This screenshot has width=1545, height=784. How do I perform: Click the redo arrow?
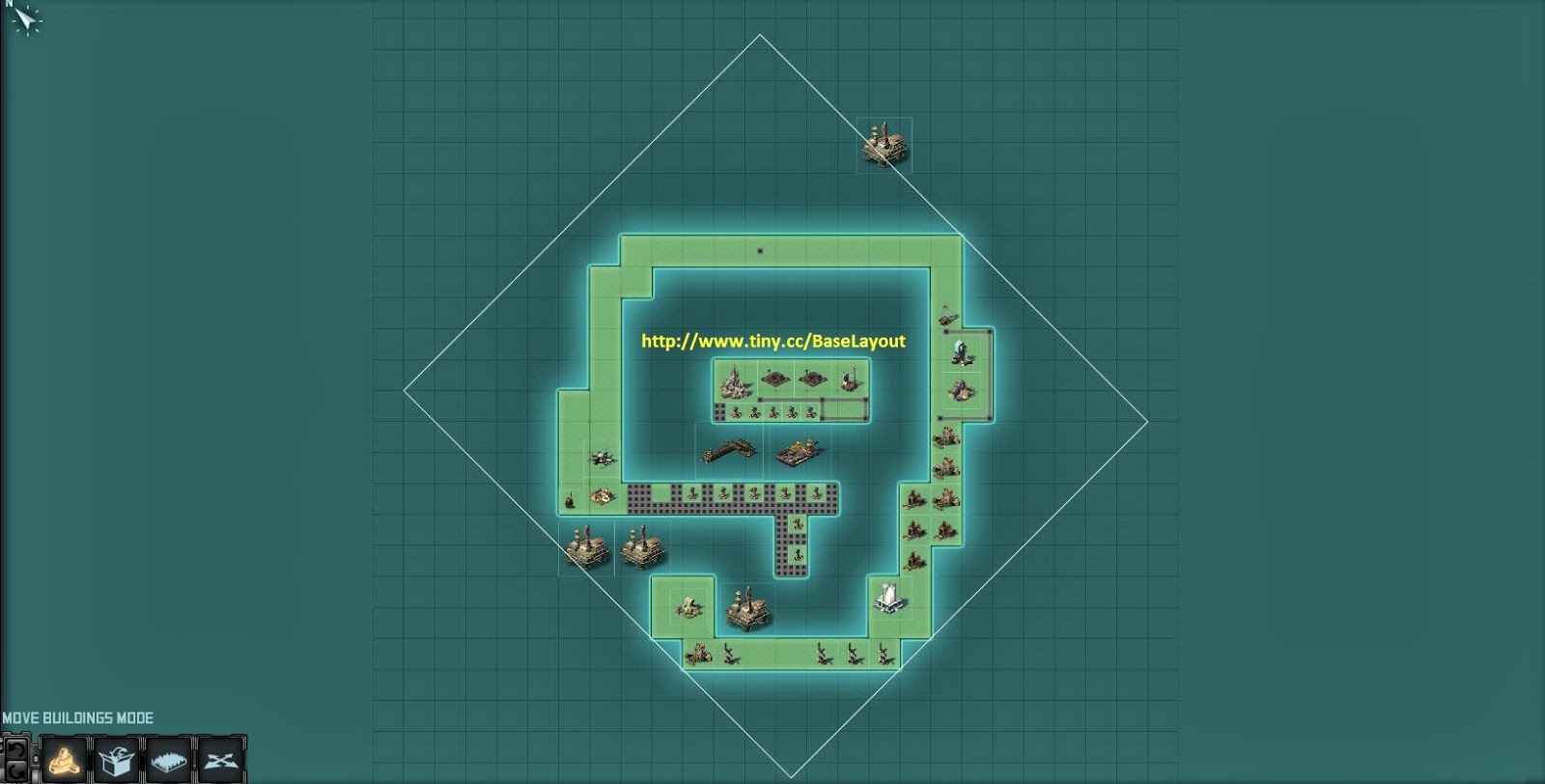point(16,769)
